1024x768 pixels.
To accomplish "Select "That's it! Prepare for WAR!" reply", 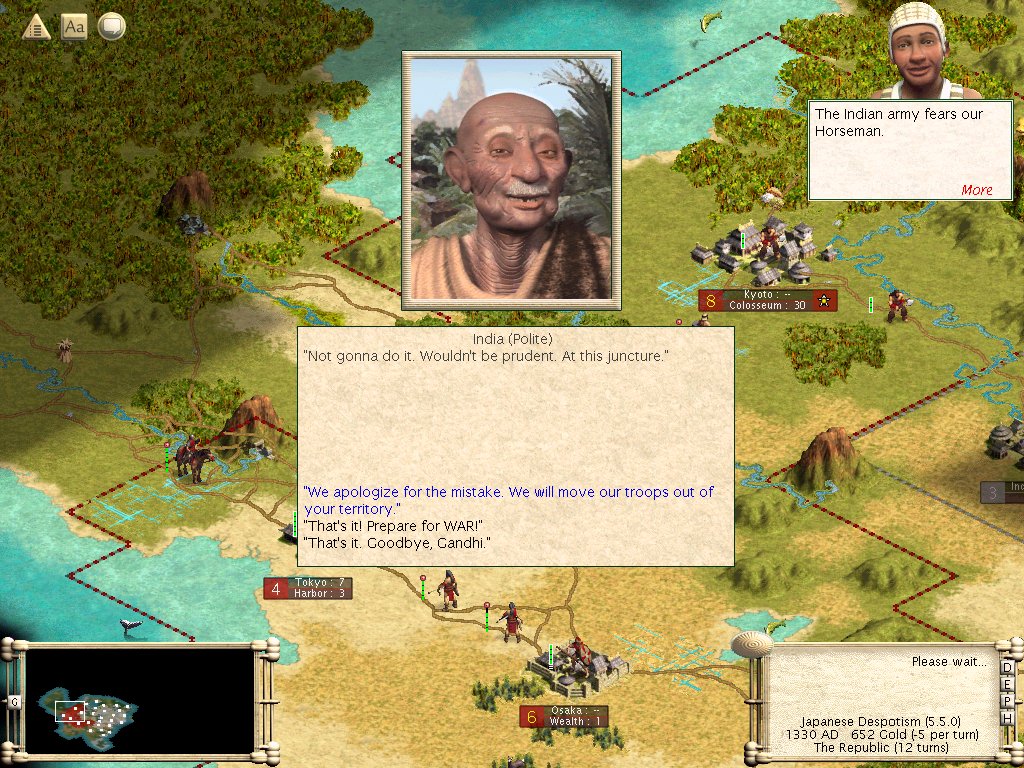I will [x=393, y=526].
